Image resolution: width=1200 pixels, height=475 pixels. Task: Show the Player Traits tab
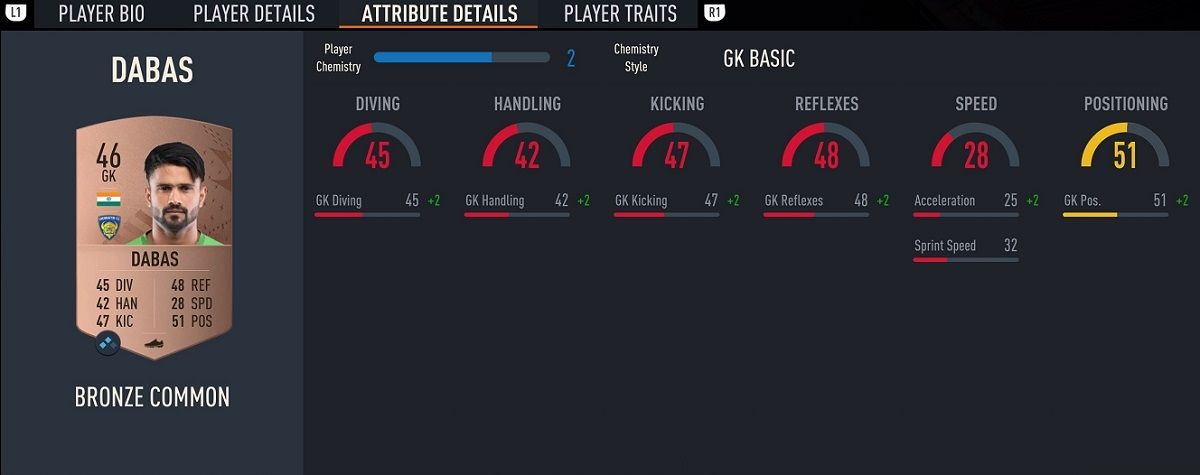[620, 14]
